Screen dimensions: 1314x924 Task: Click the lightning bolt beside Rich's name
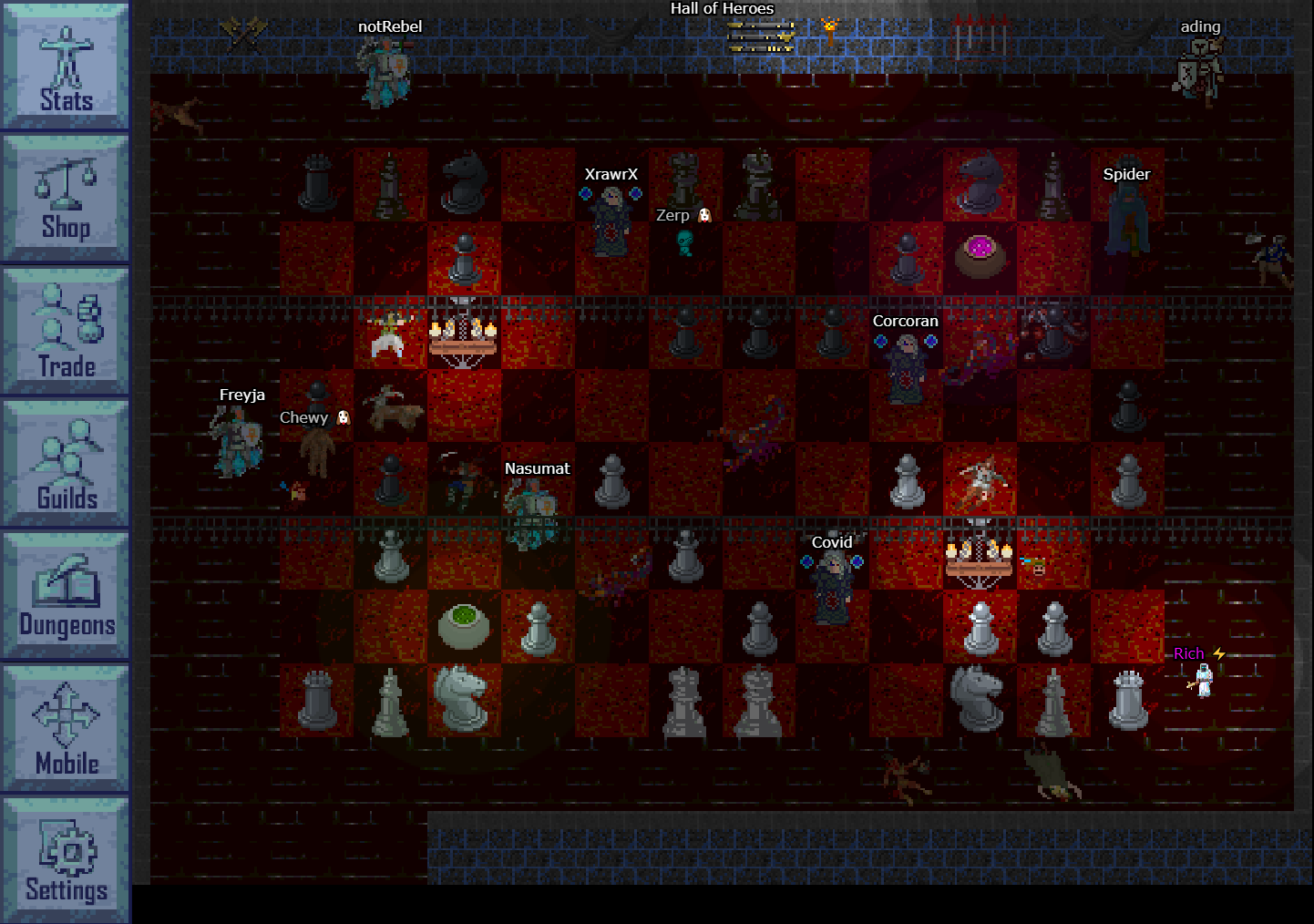tap(1217, 653)
